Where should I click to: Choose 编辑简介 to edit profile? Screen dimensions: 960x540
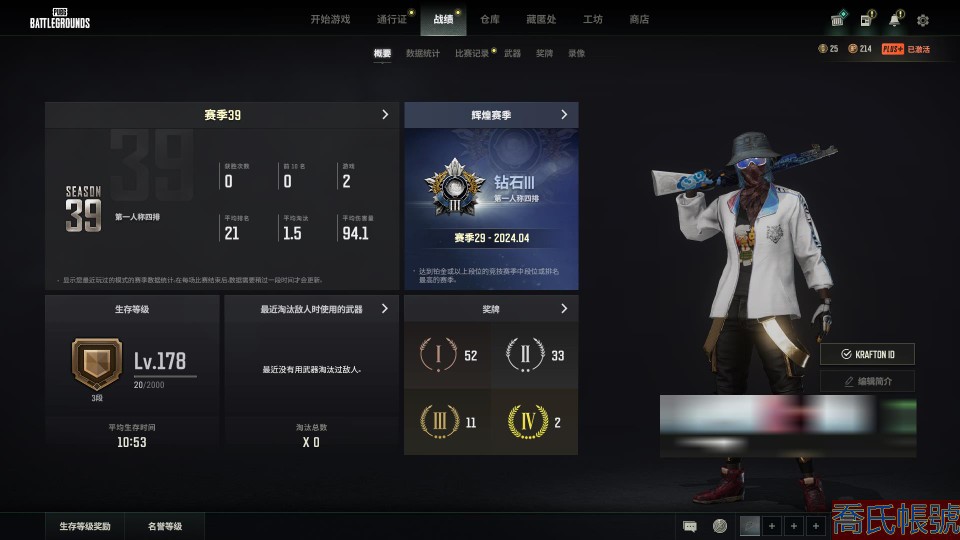tap(867, 381)
